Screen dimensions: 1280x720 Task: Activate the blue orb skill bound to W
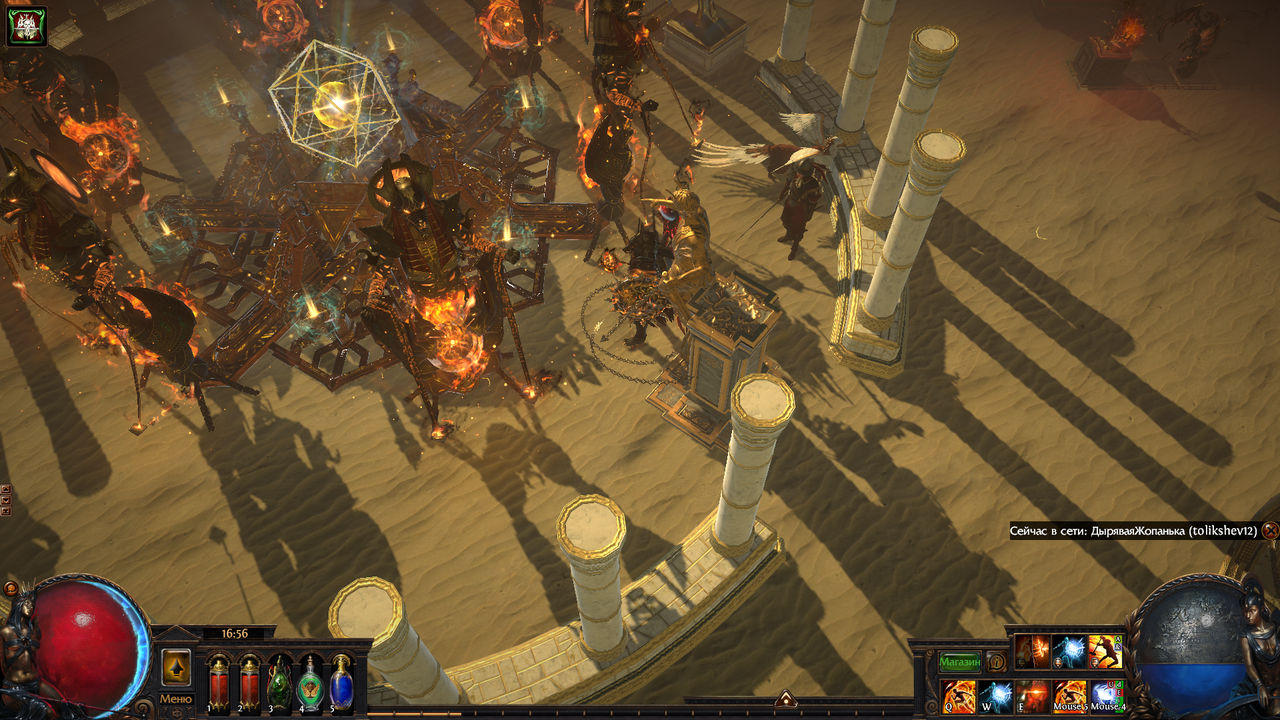[x=996, y=695]
